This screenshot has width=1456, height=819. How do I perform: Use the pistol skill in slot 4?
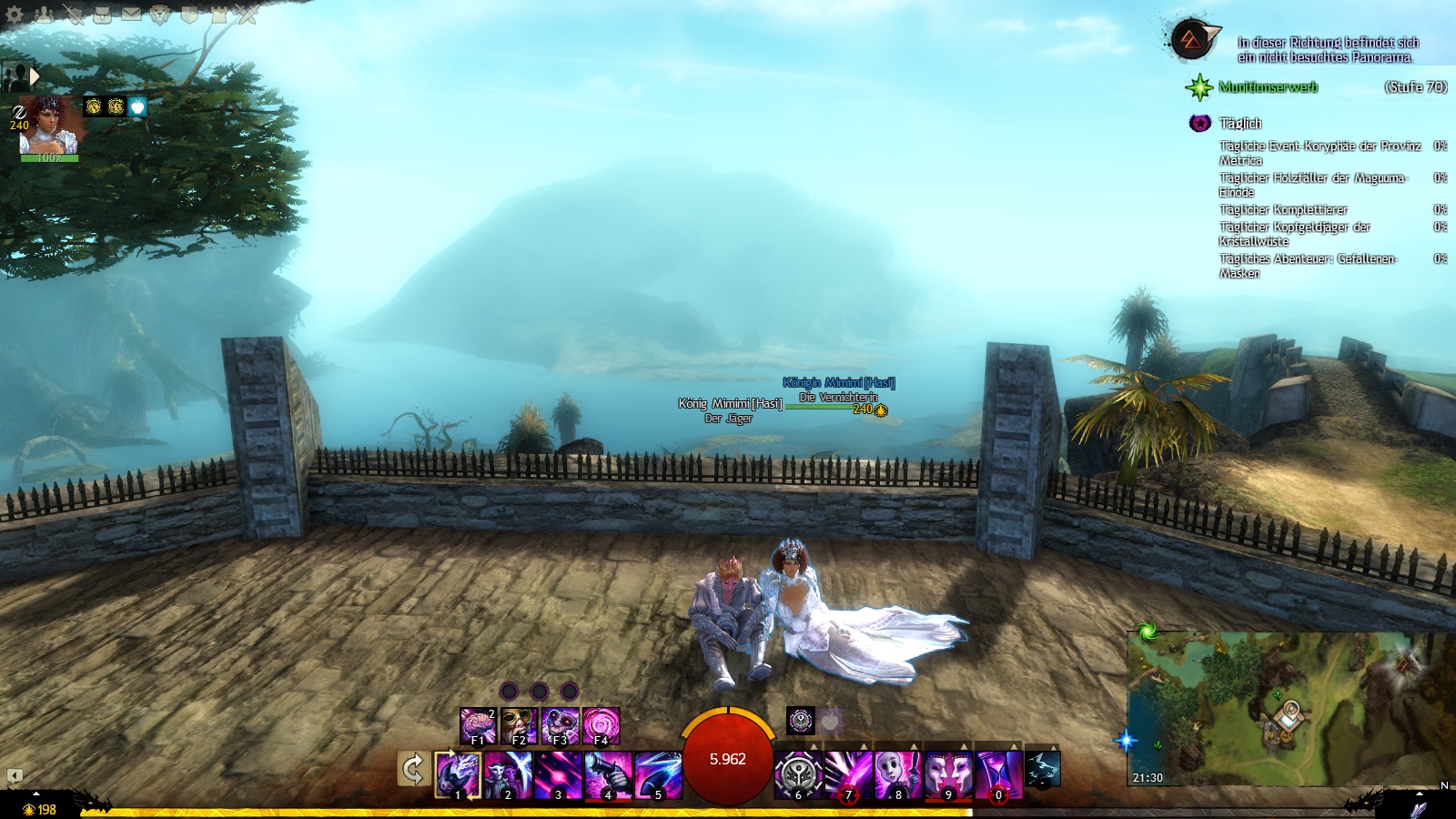tap(609, 774)
